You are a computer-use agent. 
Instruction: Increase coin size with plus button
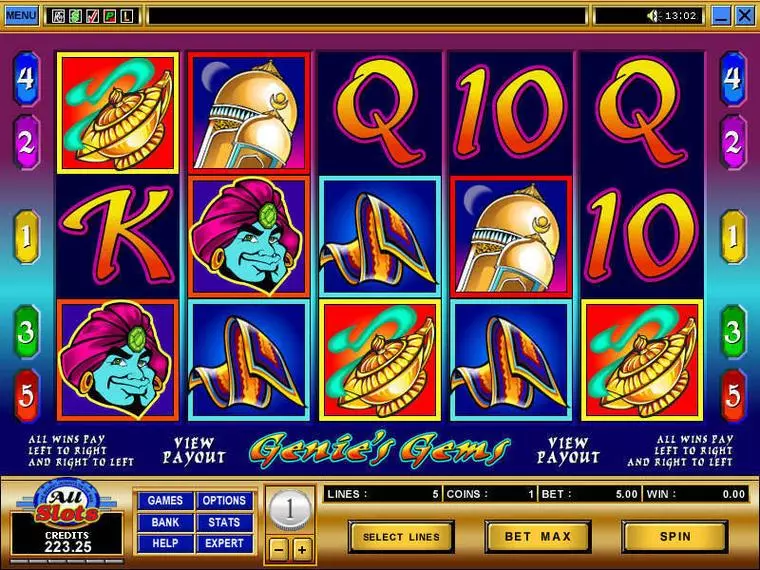(301, 549)
